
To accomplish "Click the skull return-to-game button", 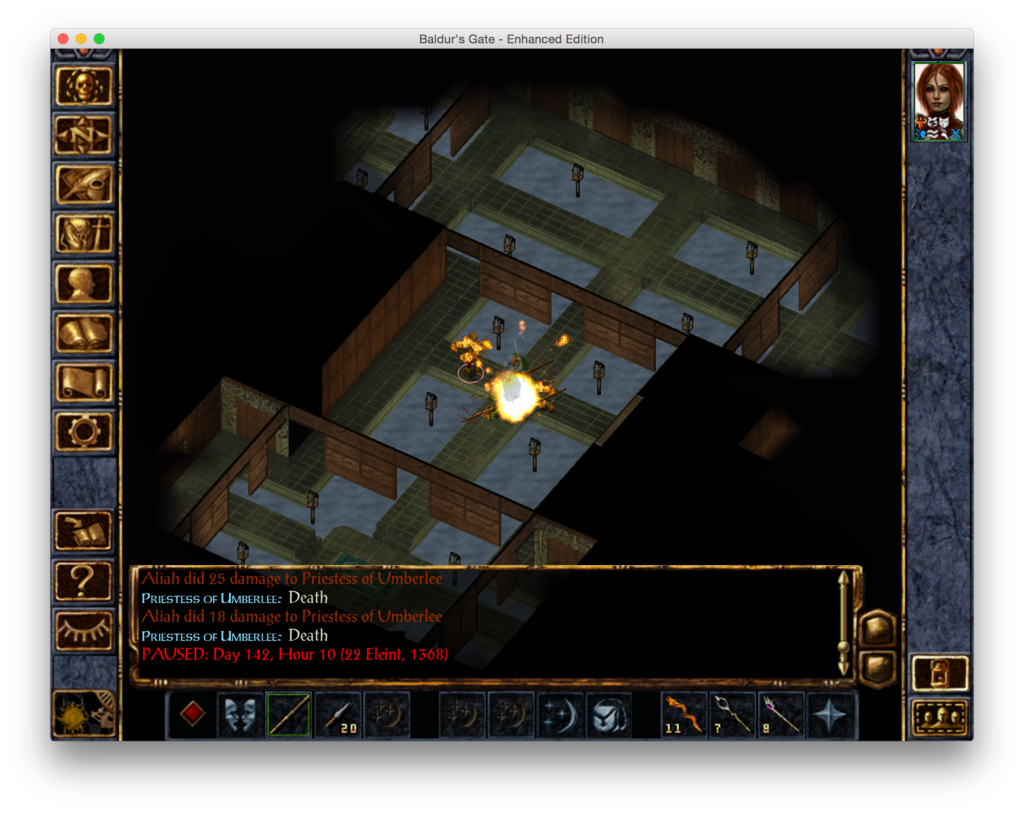I will coord(84,86).
